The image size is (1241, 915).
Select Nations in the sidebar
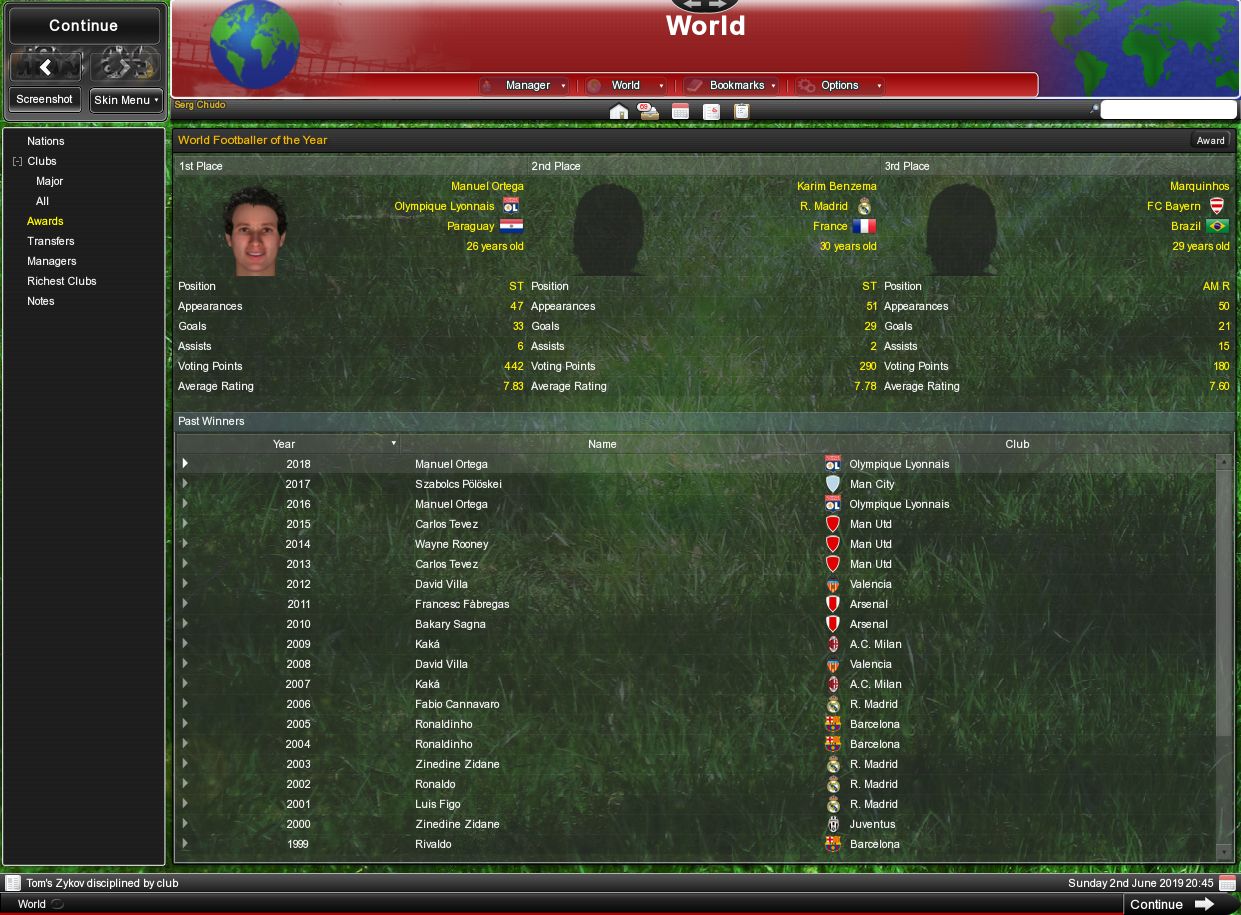(46, 141)
